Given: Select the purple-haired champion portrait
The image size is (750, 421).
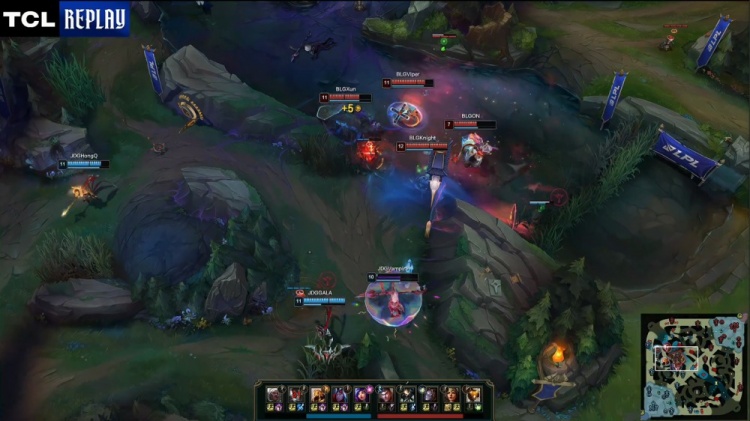Looking at the screenshot, I should 361,394.
